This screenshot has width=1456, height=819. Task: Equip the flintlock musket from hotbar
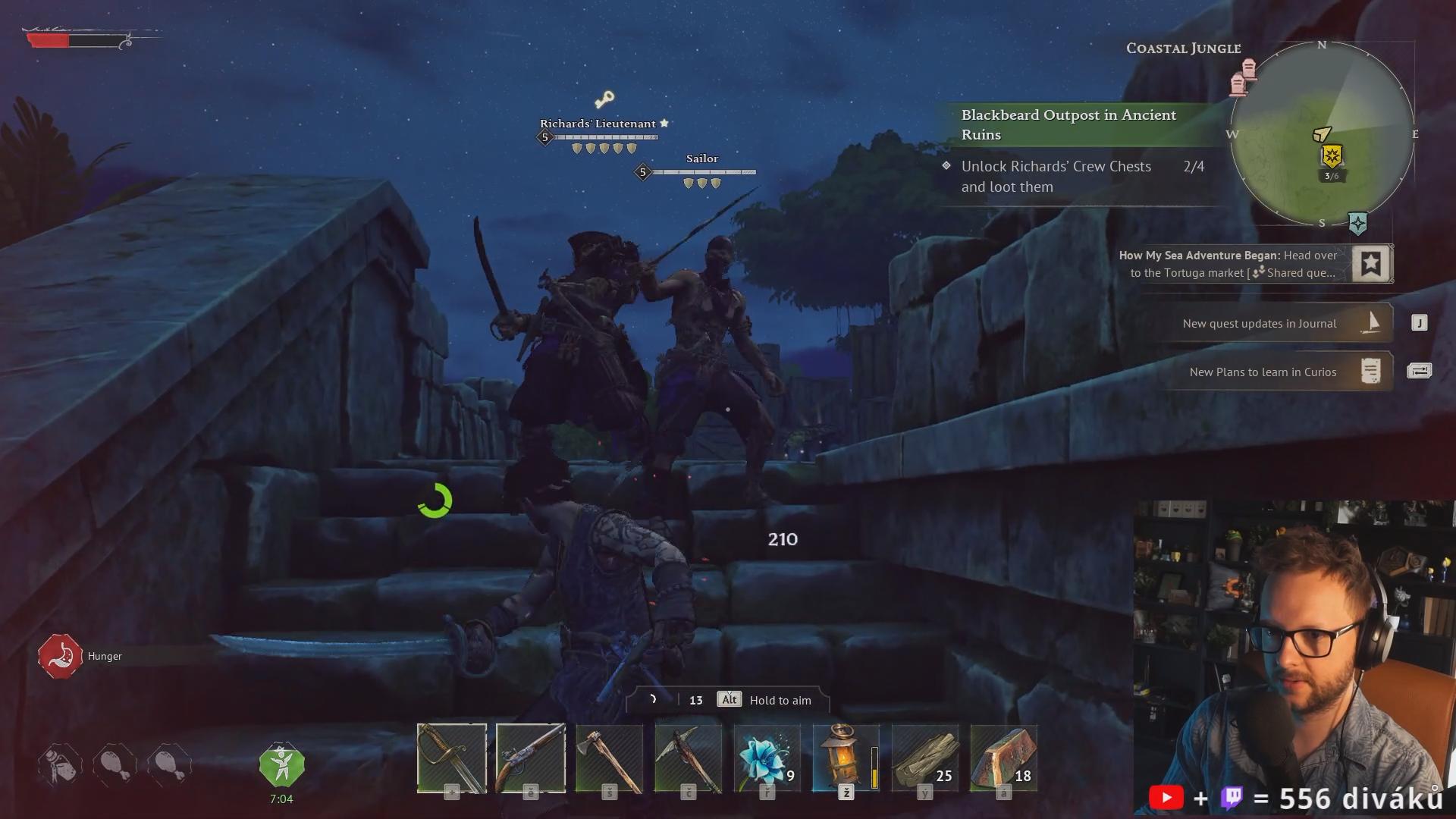coord(531,758)
